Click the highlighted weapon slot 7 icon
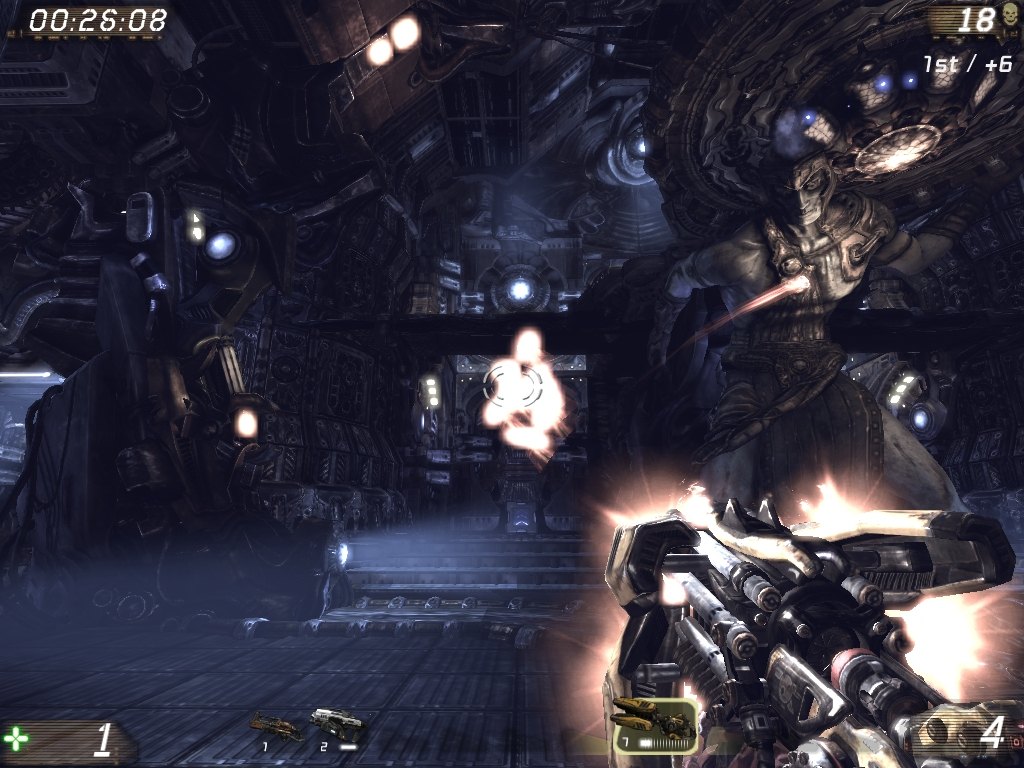The width and height of the screenshot is (1024, 768). [654, 723]
